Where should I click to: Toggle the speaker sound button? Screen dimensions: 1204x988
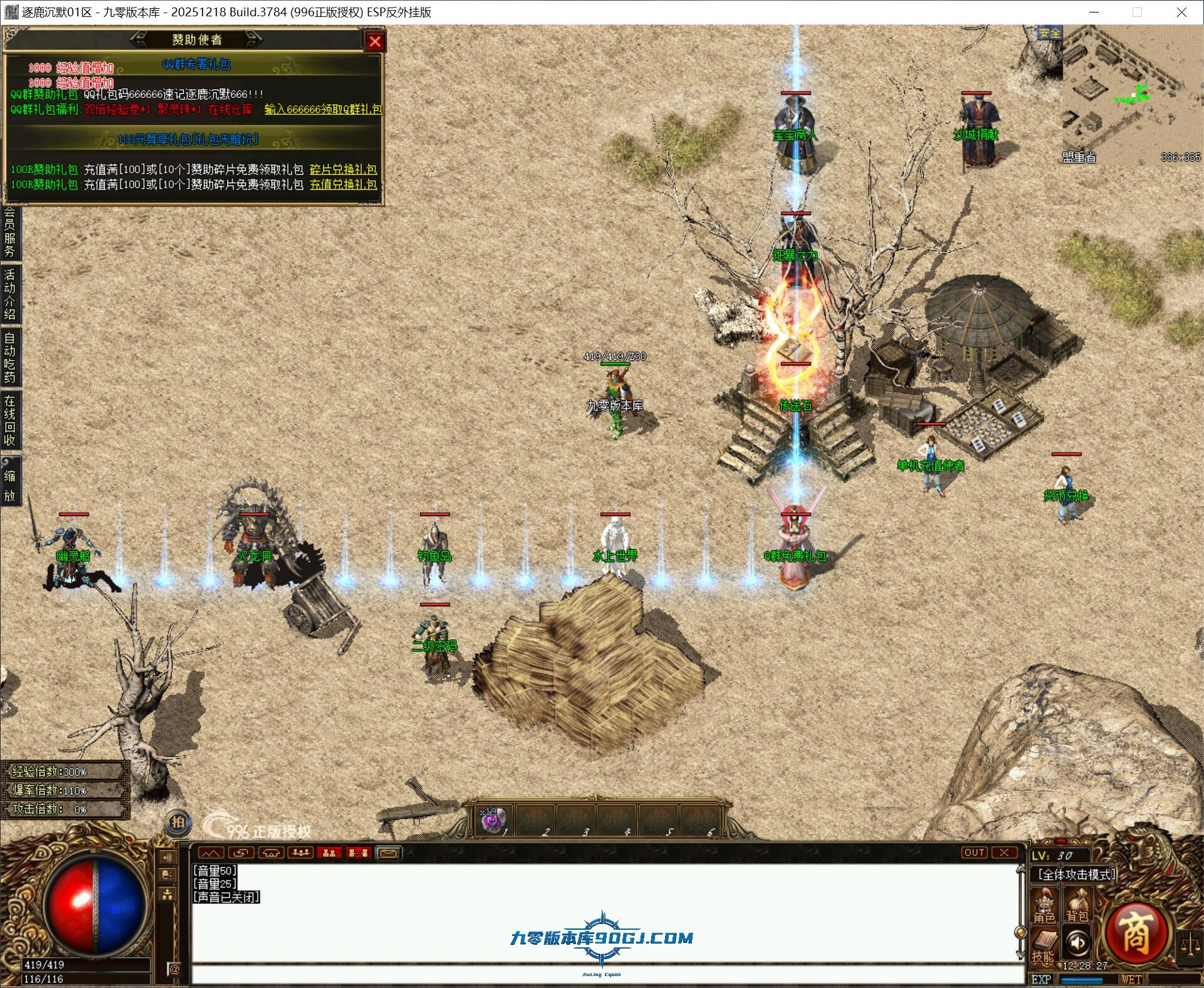1077,943
